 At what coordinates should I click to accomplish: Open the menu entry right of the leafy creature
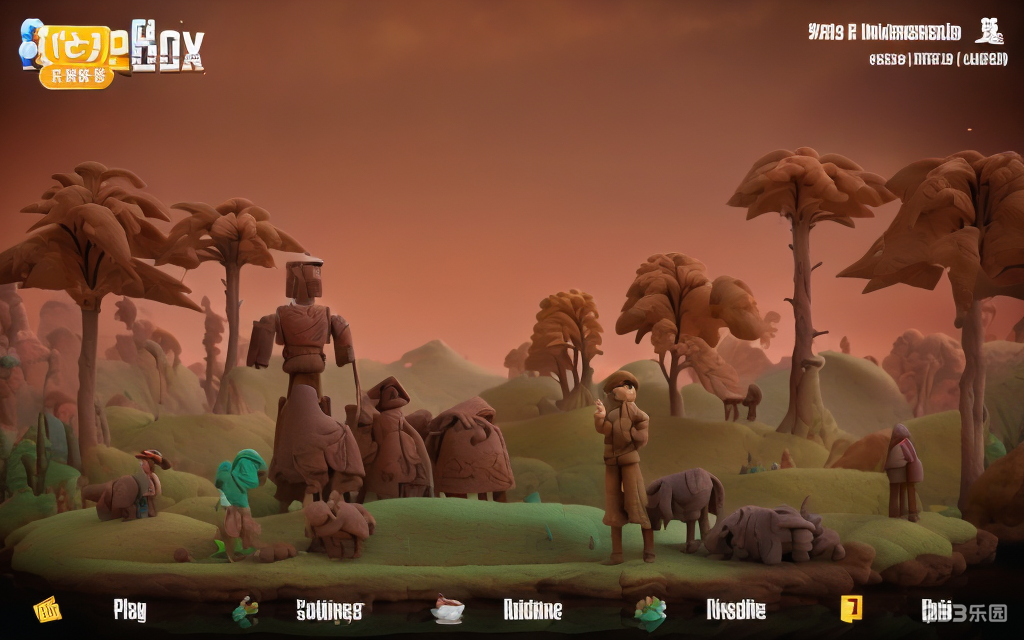click(736, 609)
